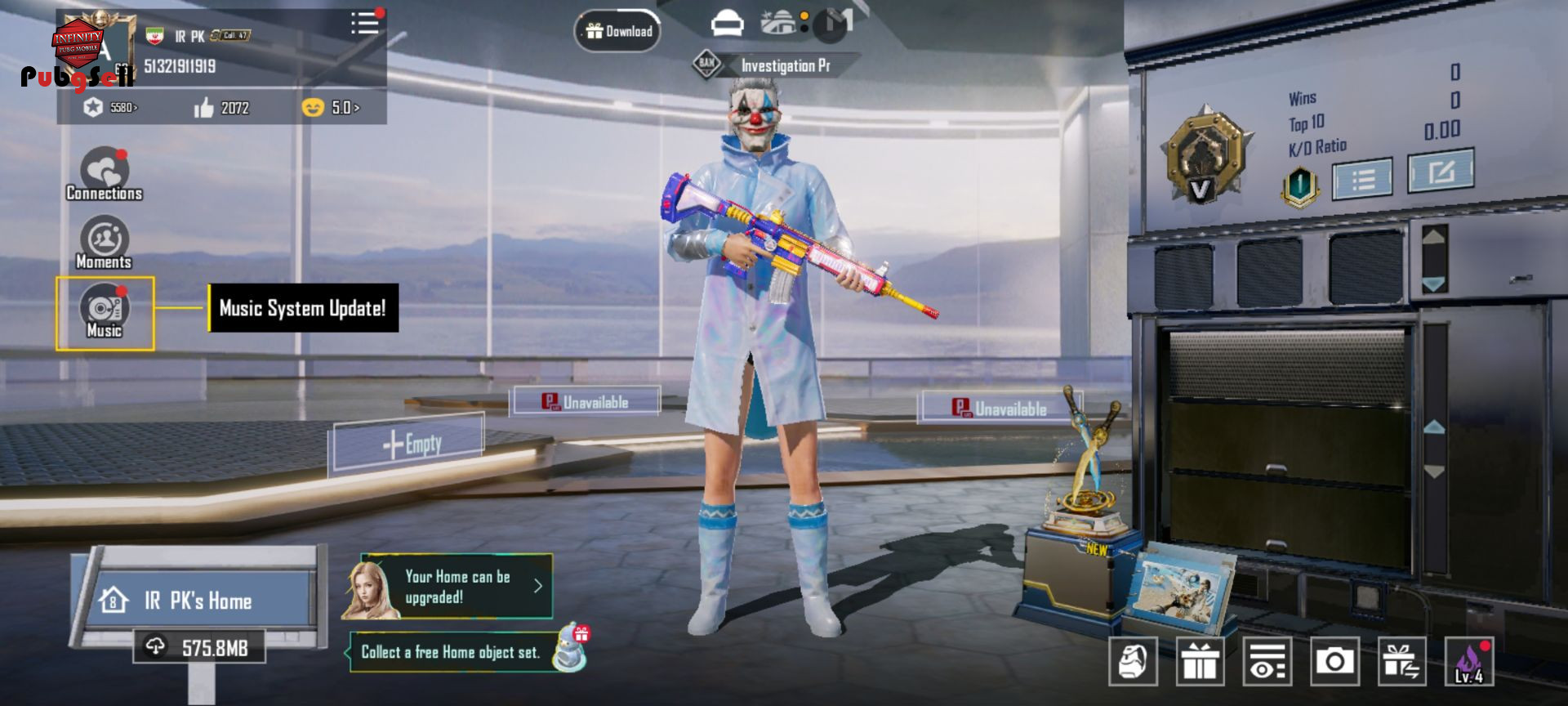Open the gift exchange icon

pos(1401,661)
